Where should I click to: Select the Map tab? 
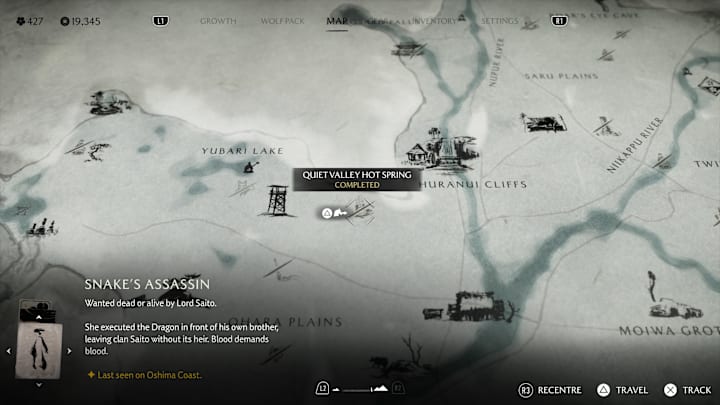tap(337, 20)
